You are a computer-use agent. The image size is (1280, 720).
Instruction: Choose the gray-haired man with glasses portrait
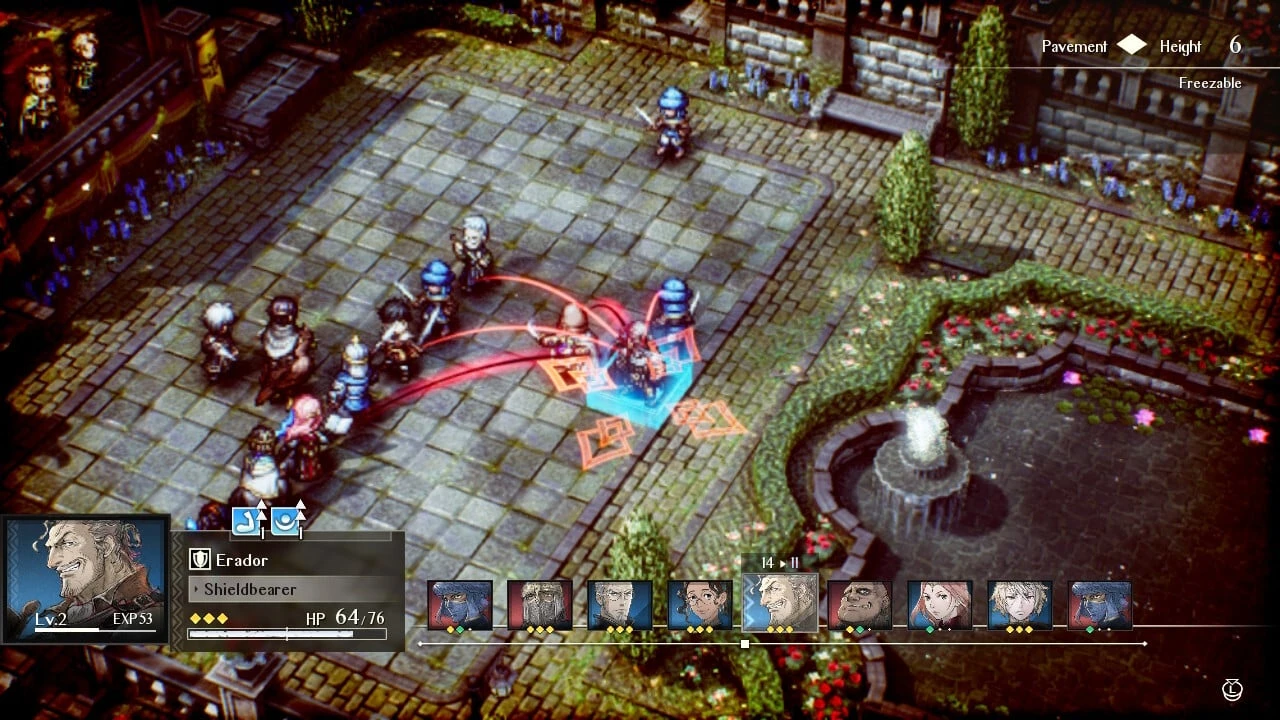click(620, 605)
